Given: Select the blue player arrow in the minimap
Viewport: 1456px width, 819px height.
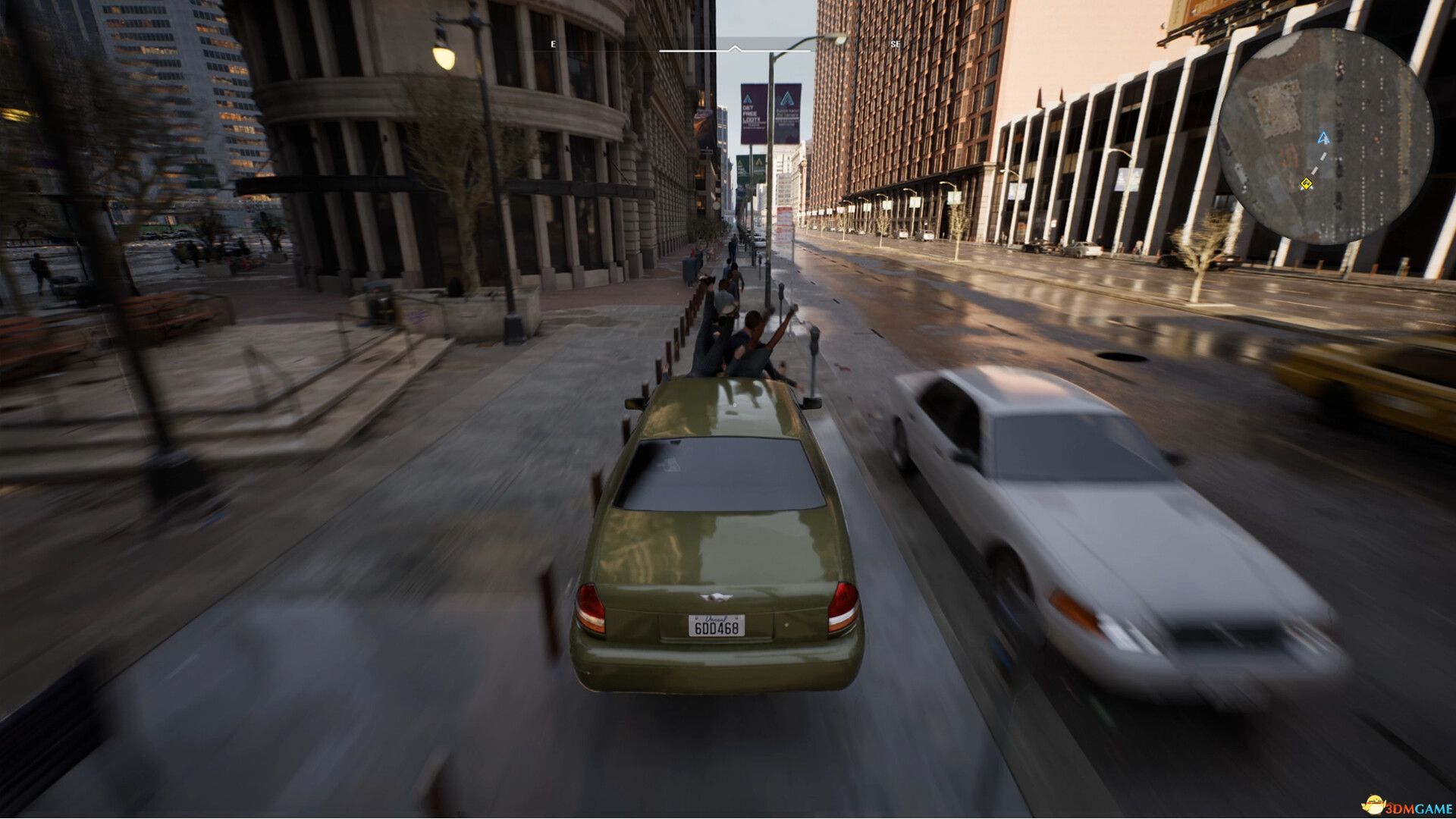Looking at the screenshot, I should tap(1323, 139).
